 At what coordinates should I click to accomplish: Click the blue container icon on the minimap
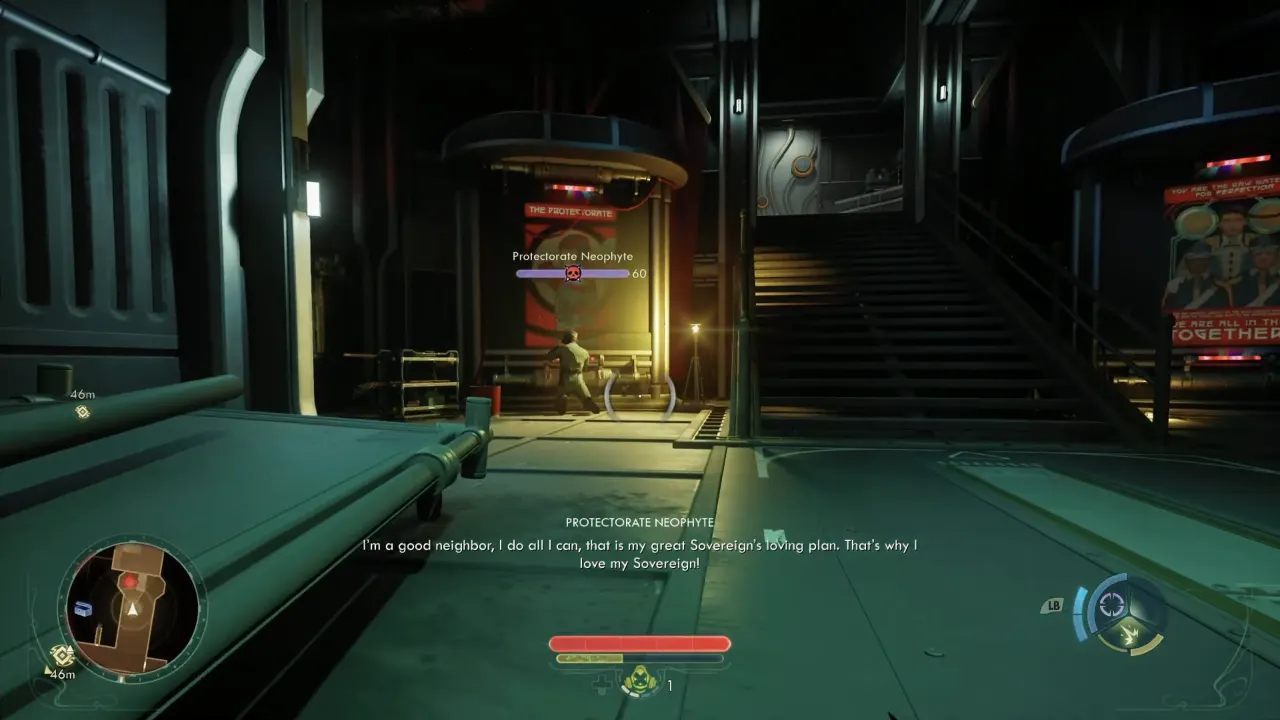click(x=83, y=608)
